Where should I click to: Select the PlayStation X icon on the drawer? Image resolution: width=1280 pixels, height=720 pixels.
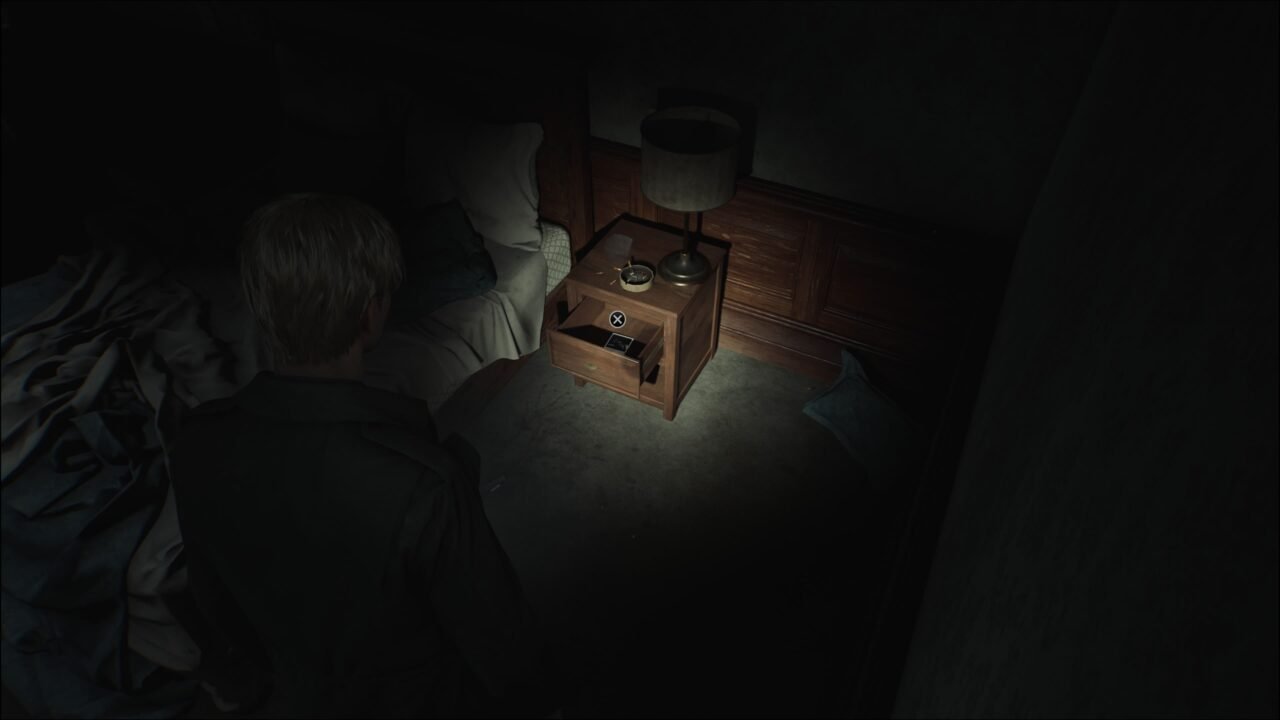click(617, 317)
